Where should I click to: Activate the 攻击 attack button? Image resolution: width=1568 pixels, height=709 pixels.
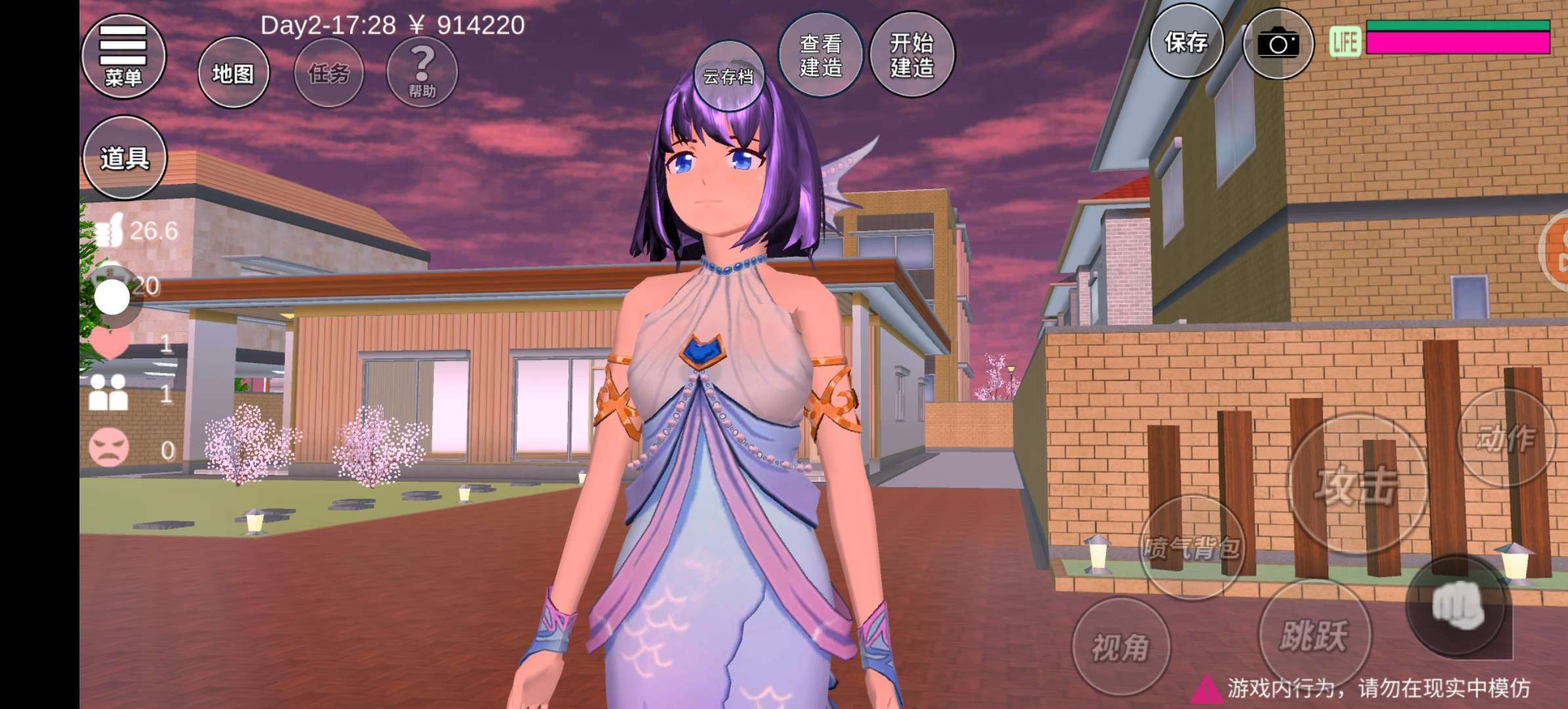[x=1357, y=484]
